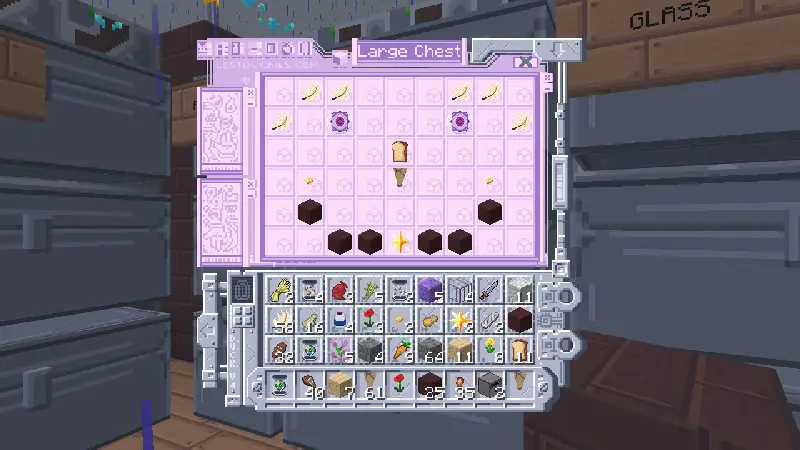Close the Large Chest window
This screenshot has height=450, width=800.
pyautogui.click(x=527, y=62)
